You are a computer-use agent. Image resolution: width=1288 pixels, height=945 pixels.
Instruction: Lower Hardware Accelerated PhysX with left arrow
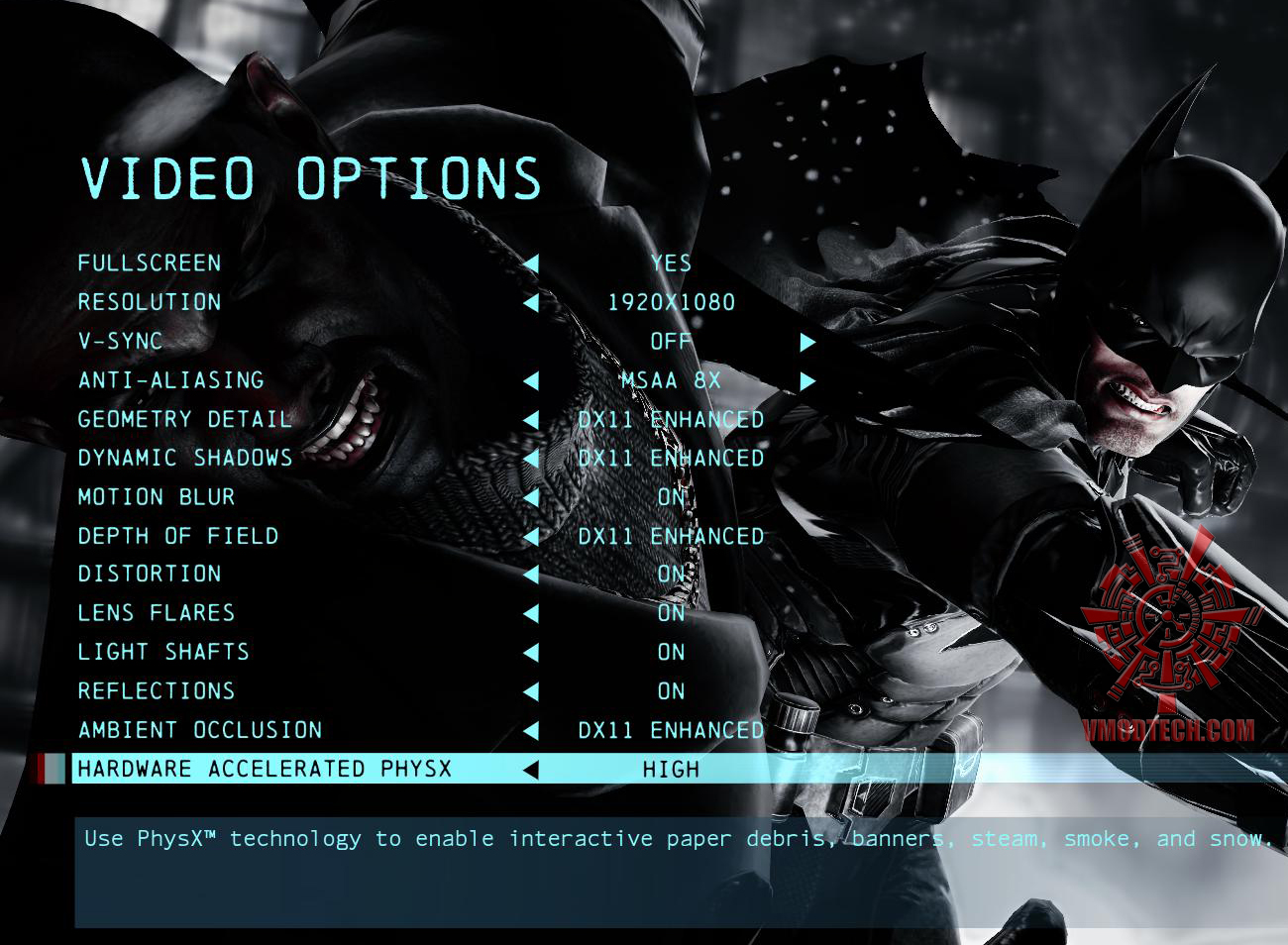pos(531,770)
